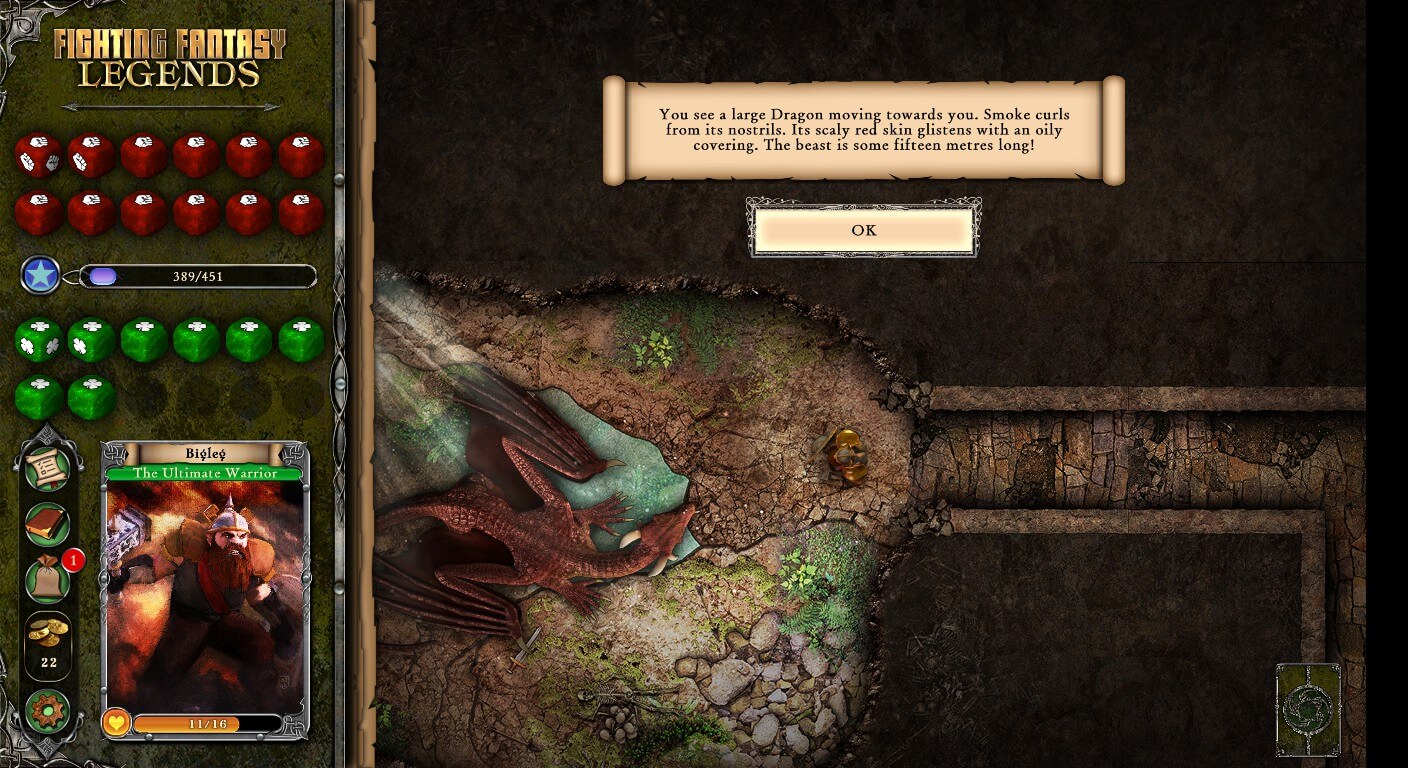Screen dimensions: 1408x768
Task: Select the Bigleg character card
Action: (x=205, y=590)
